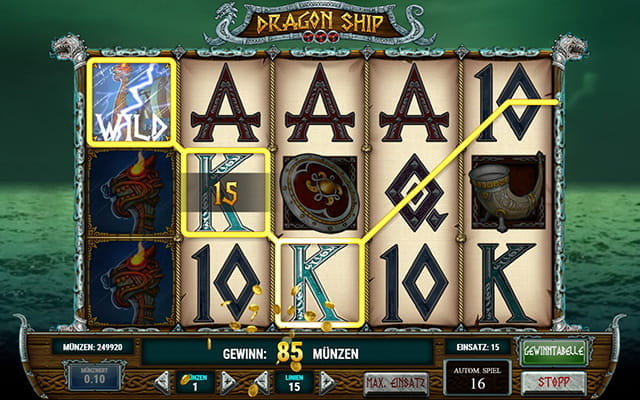Click the red Stopp button

(552, 382)
